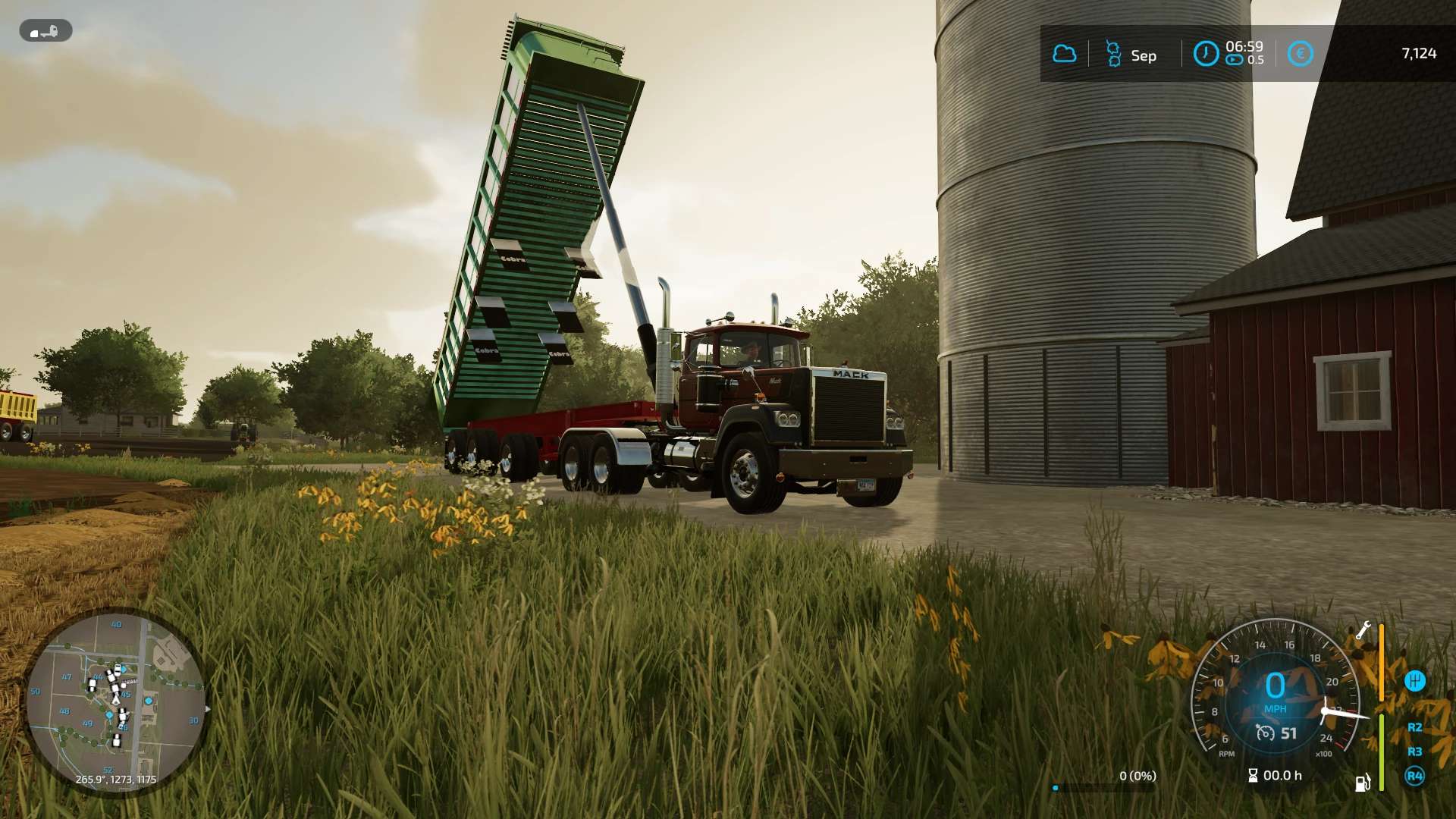Select the fuel pump icon
Image resolution: width=1456 pixels, height=819 pixels.
tap(1363, 783)
